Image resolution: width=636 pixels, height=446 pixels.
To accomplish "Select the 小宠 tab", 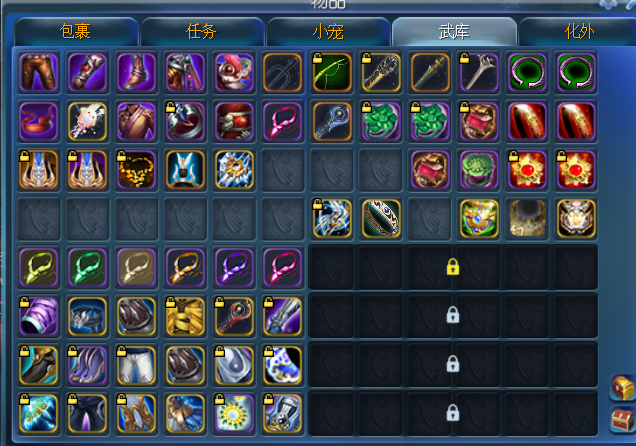I will click(327, 31).
